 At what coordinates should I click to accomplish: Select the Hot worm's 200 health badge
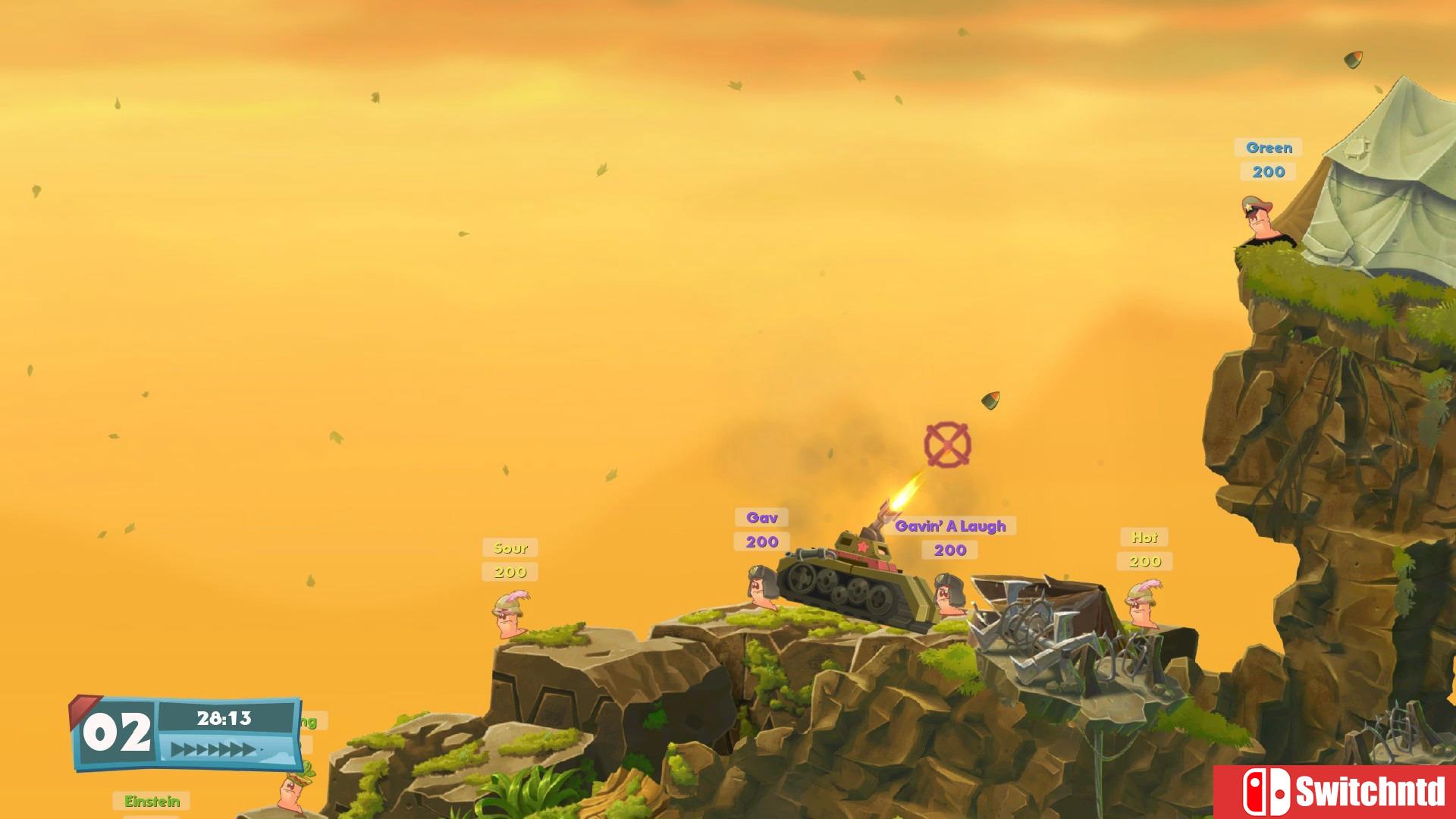click(1145, 561)
